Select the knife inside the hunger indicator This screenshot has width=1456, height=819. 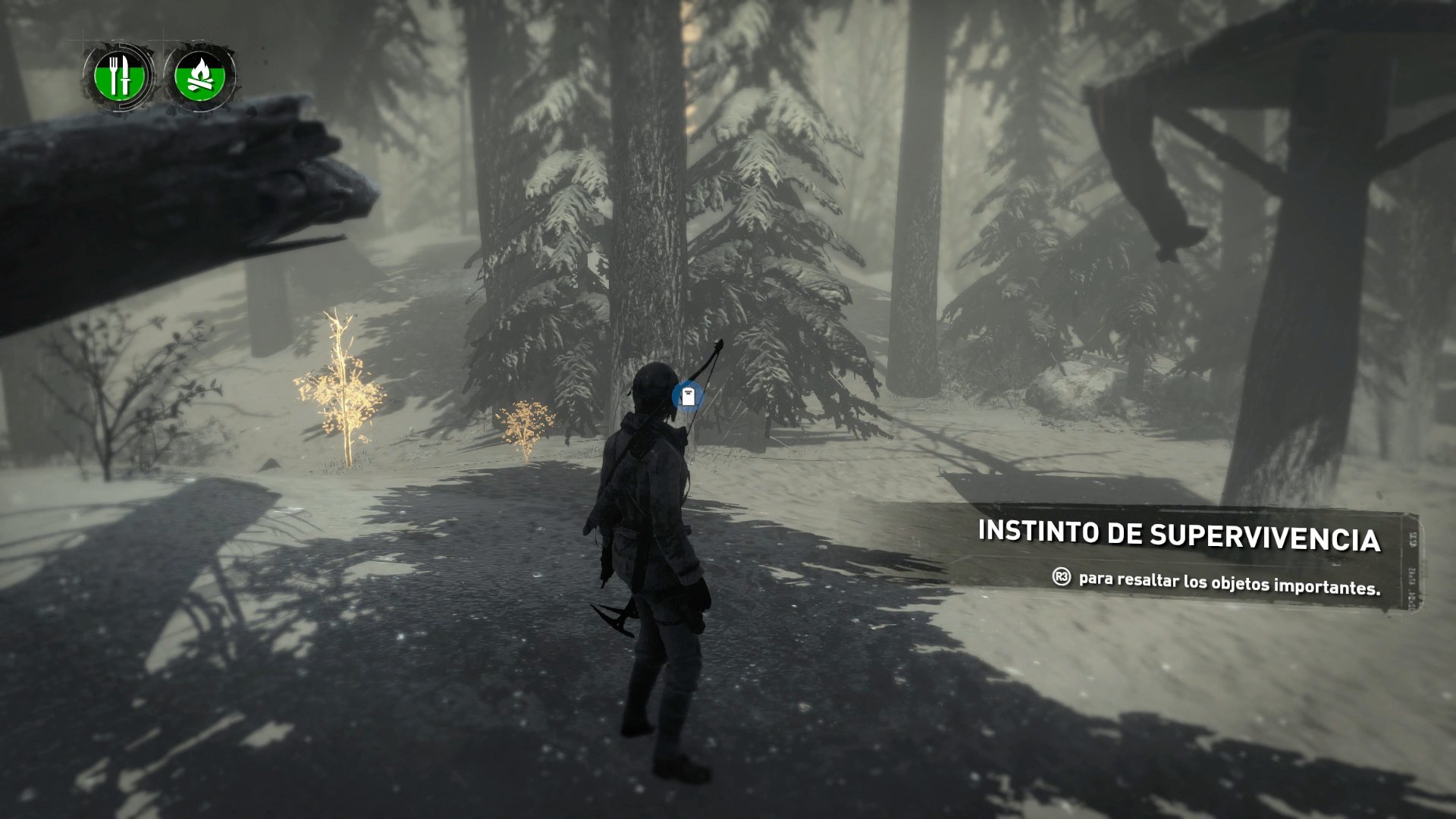[127, 74]
